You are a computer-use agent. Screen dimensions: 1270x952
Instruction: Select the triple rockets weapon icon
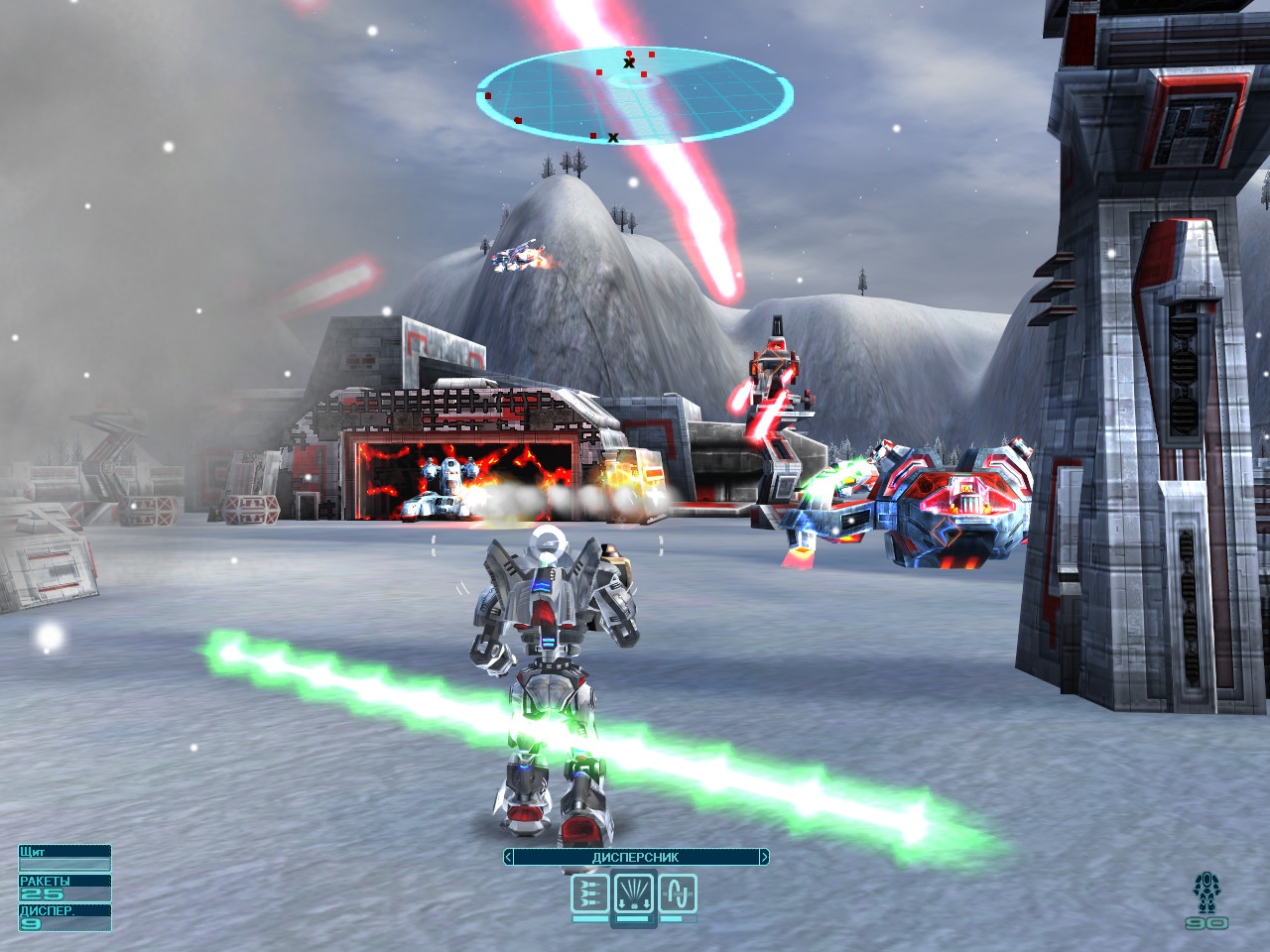(589, 894)
